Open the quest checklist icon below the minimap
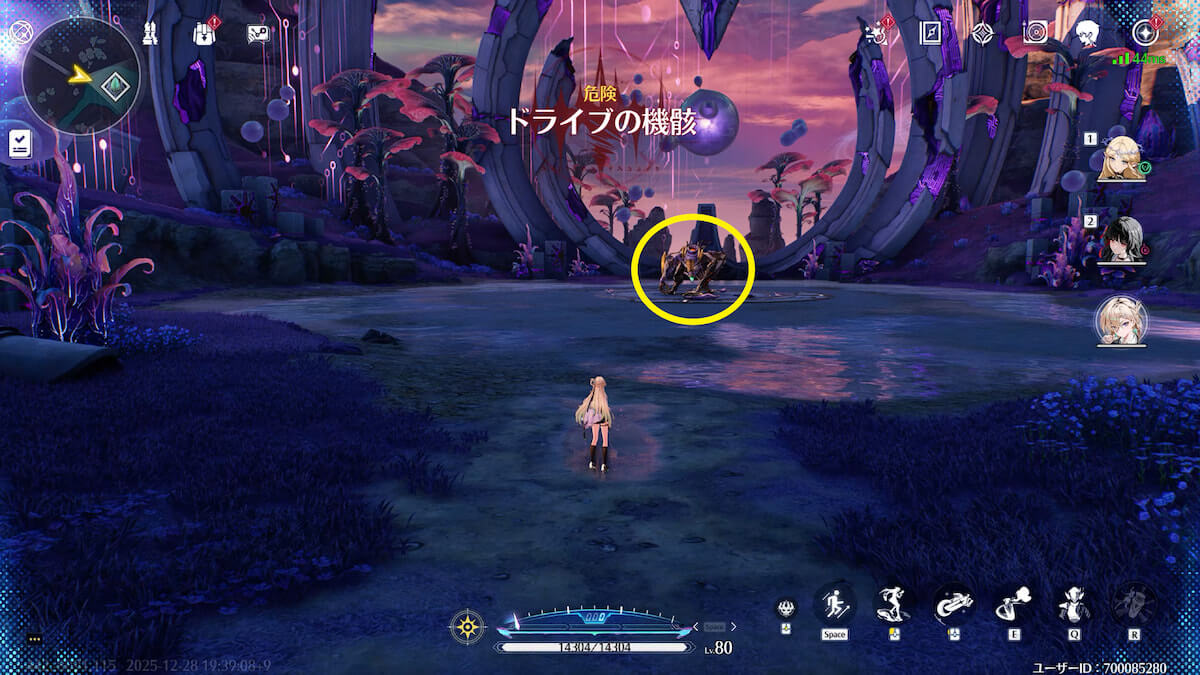1200x675 pixels. [x=19, y=144]
